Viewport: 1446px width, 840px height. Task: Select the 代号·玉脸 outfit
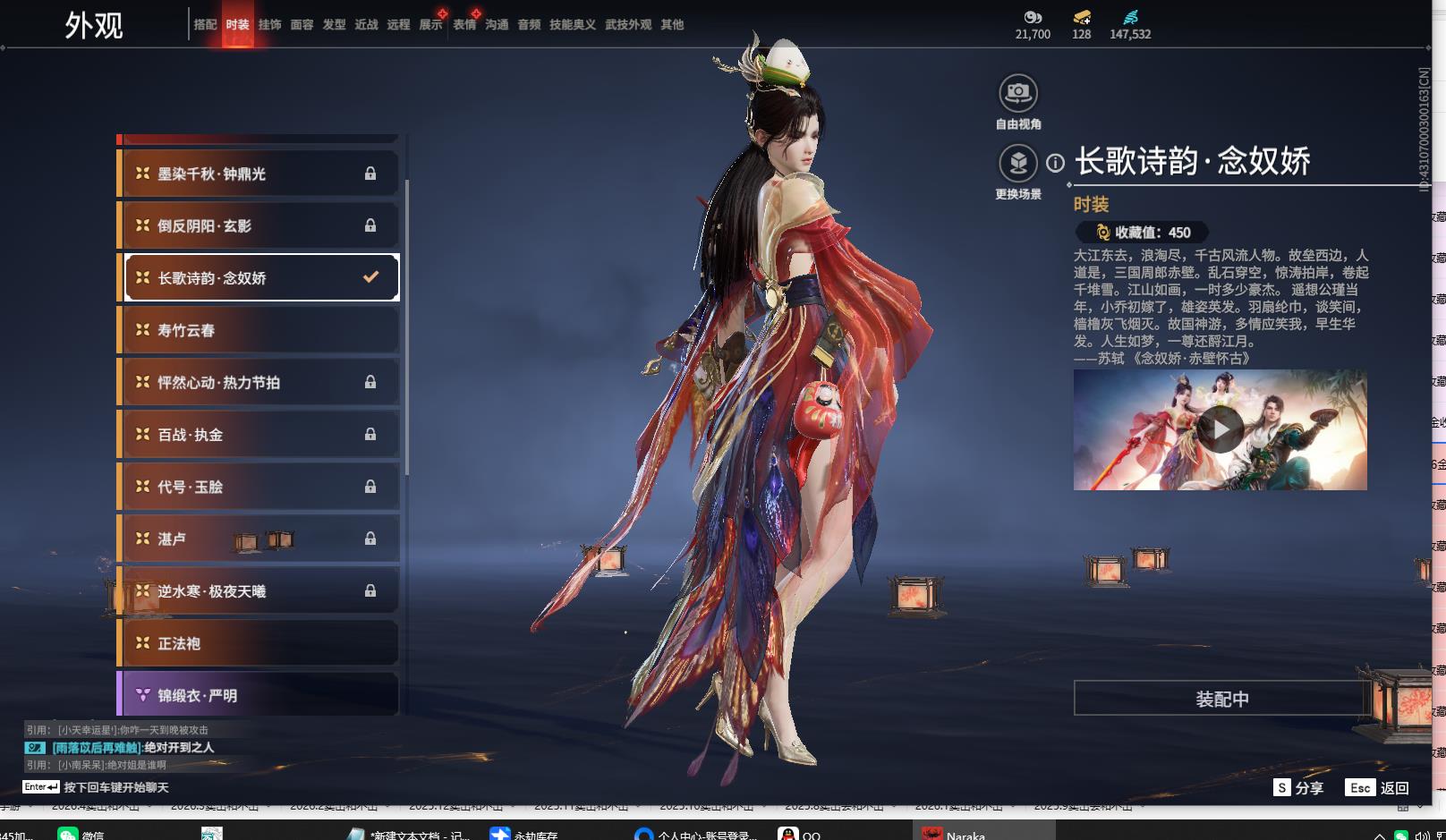pyautogui.click(x=258, y=487)
